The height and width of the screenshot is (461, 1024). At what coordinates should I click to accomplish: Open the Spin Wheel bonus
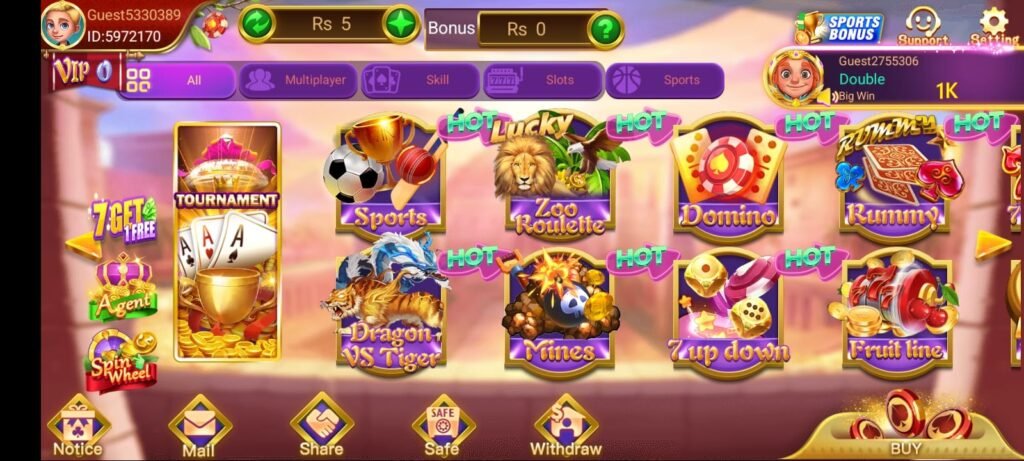click(x=122, y=360)
